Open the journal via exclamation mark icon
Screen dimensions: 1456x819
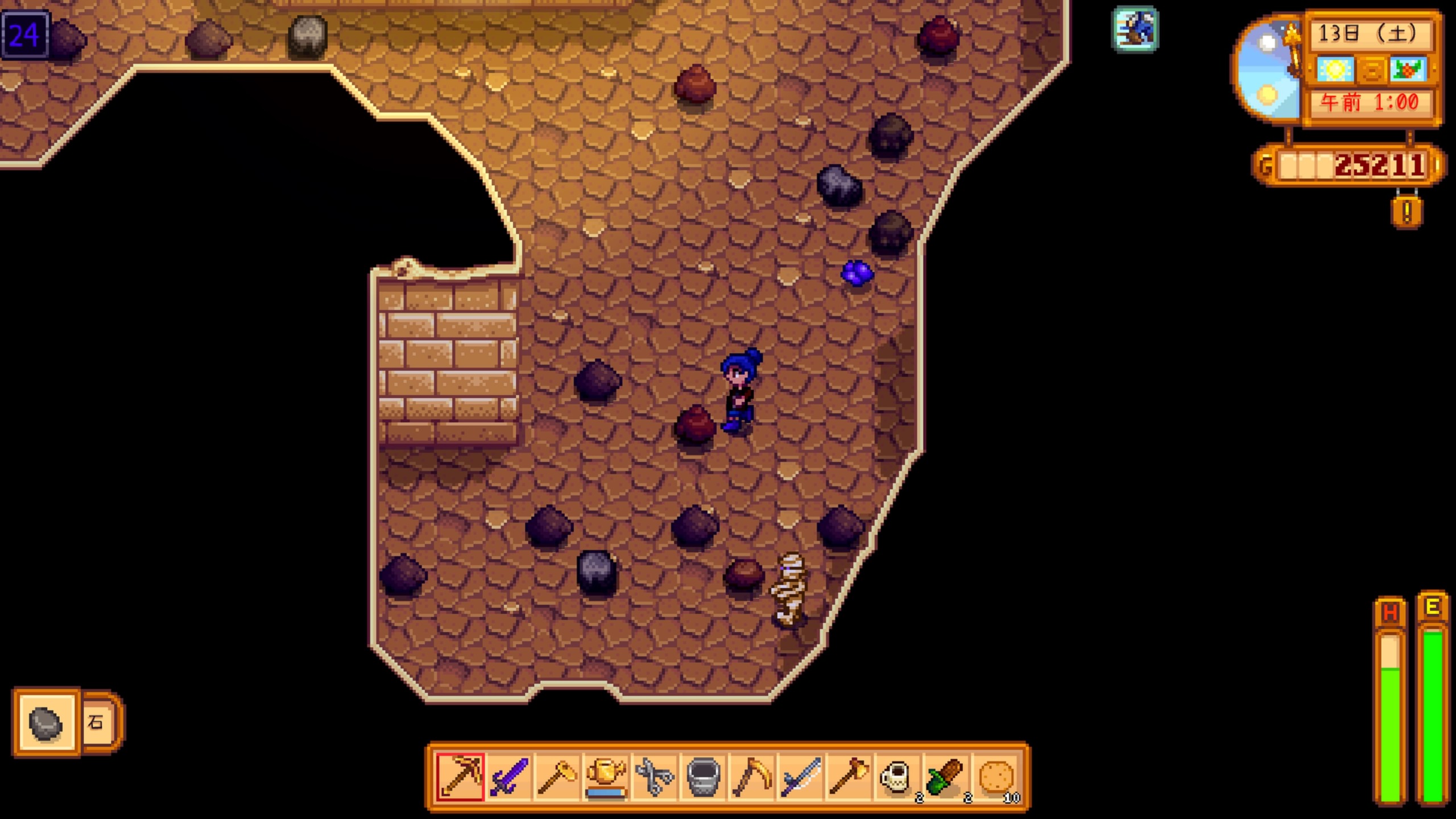(1407, 212)
